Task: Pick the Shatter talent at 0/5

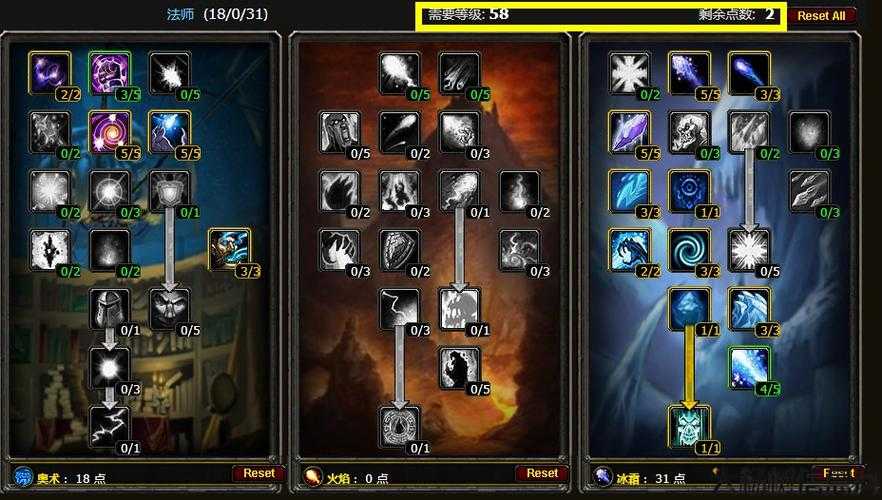Action: [x=749, y=249]
